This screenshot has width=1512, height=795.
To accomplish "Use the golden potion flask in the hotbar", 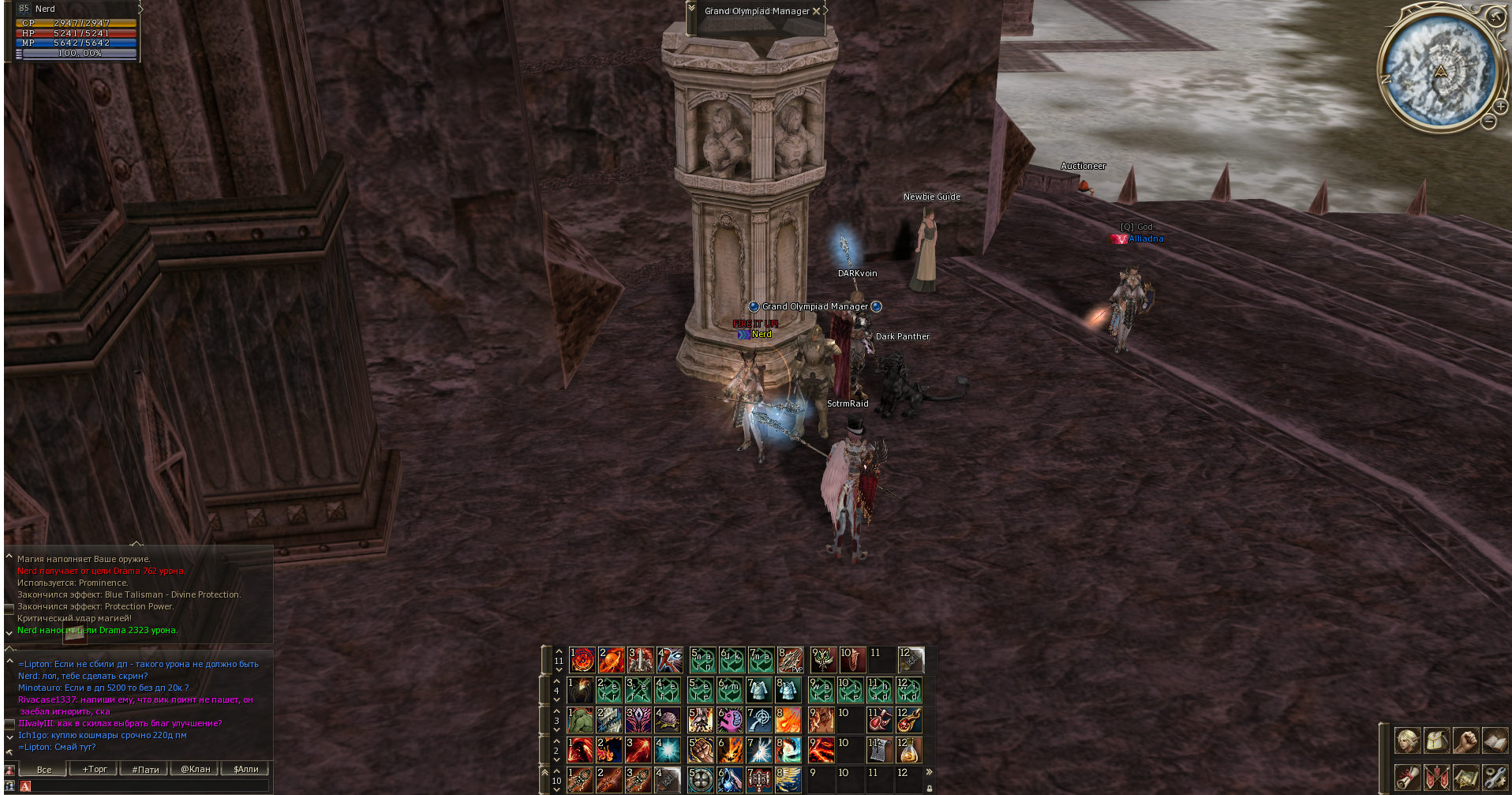I will (908, 750).
